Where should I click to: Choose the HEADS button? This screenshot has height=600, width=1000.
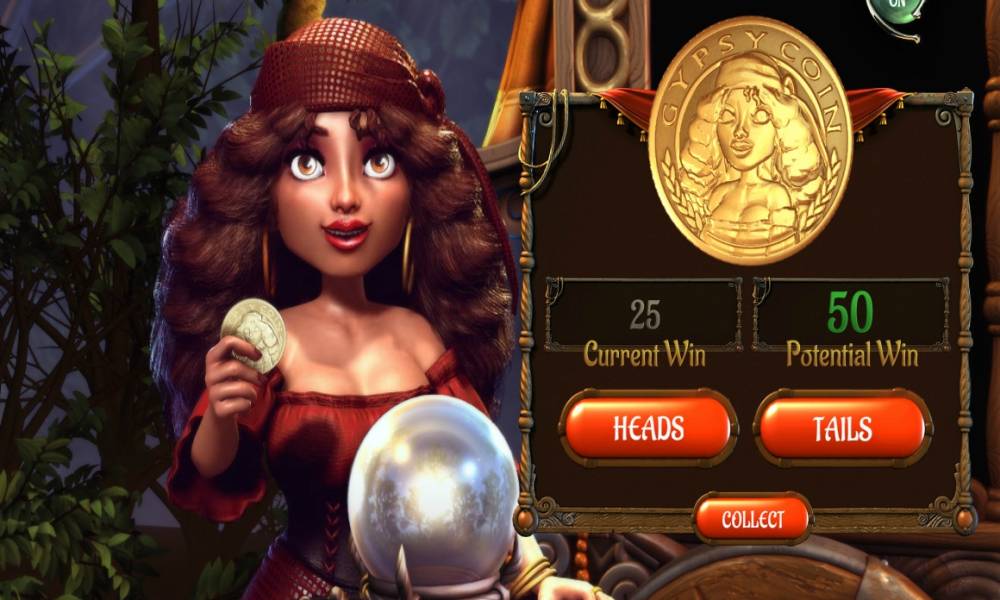click(649, 428)
